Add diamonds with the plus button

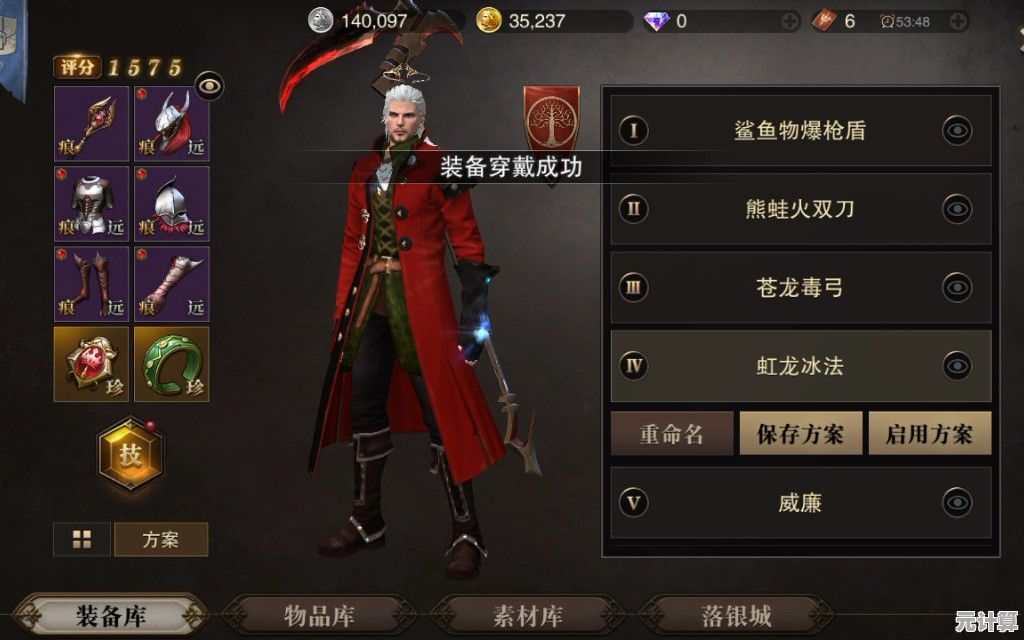(x=790, y=20)
